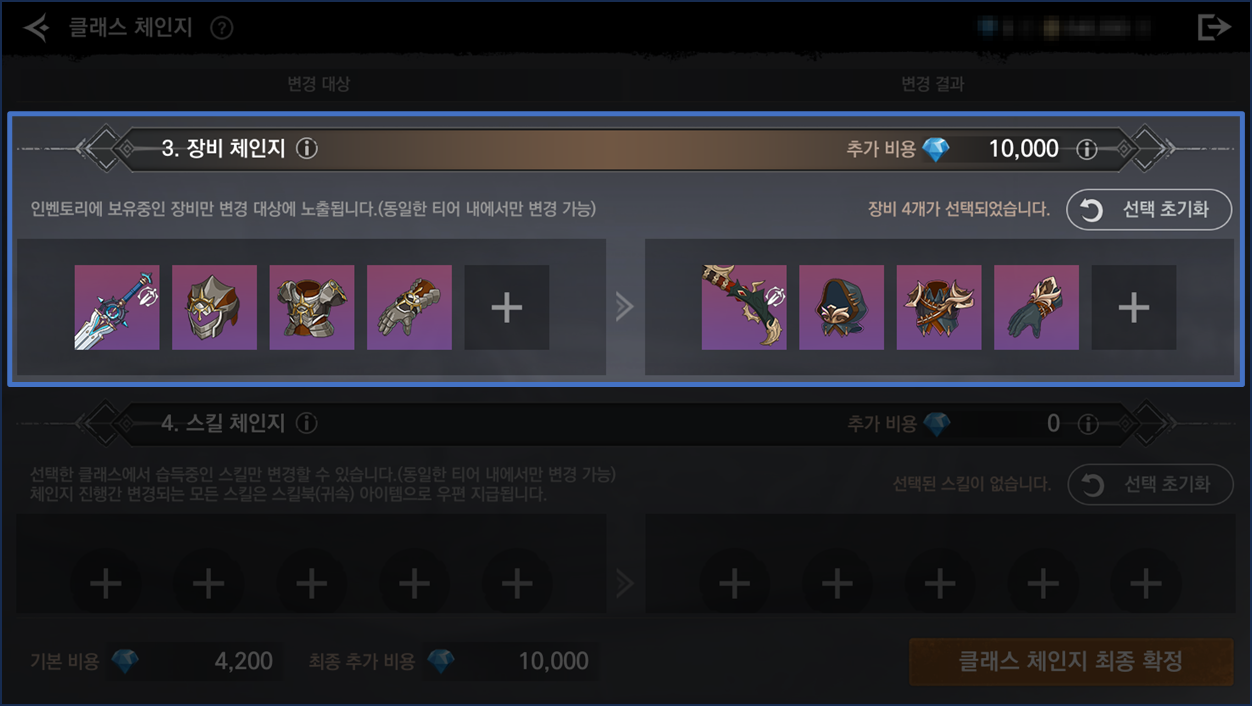The height and width of the screenshot is (706, 1252).
Task: Pick the silver gauntlet equipment slot
Action: [x=409, y=308]
